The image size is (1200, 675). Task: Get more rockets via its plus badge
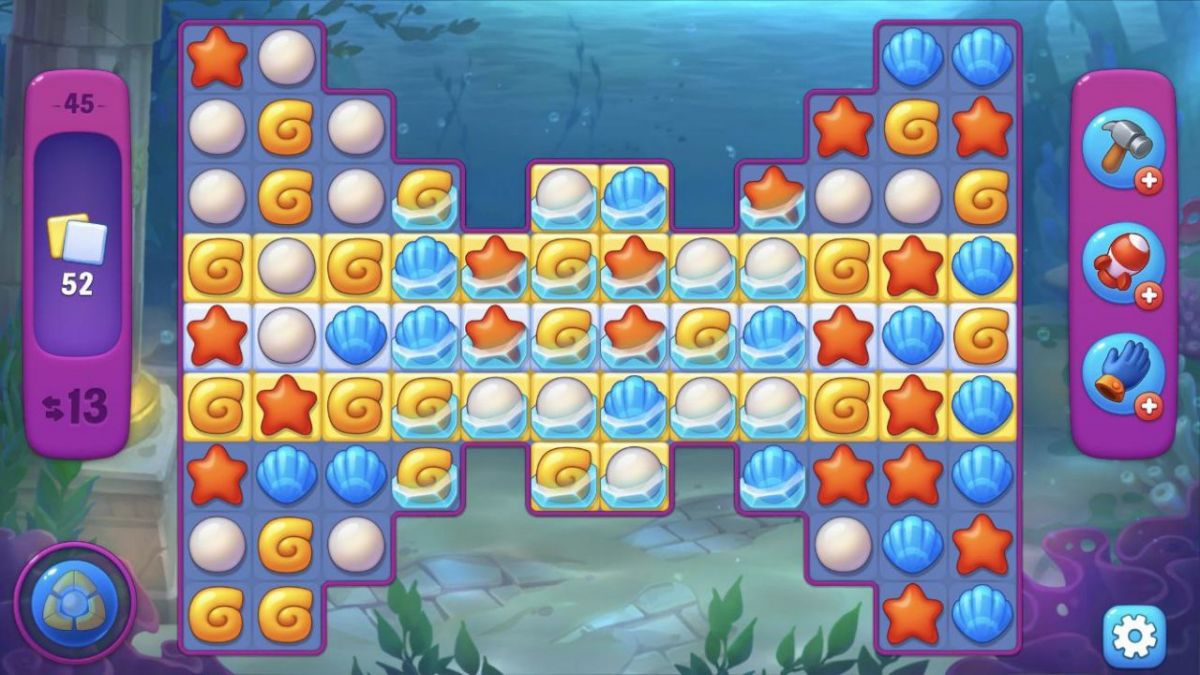pos(1149,295)
